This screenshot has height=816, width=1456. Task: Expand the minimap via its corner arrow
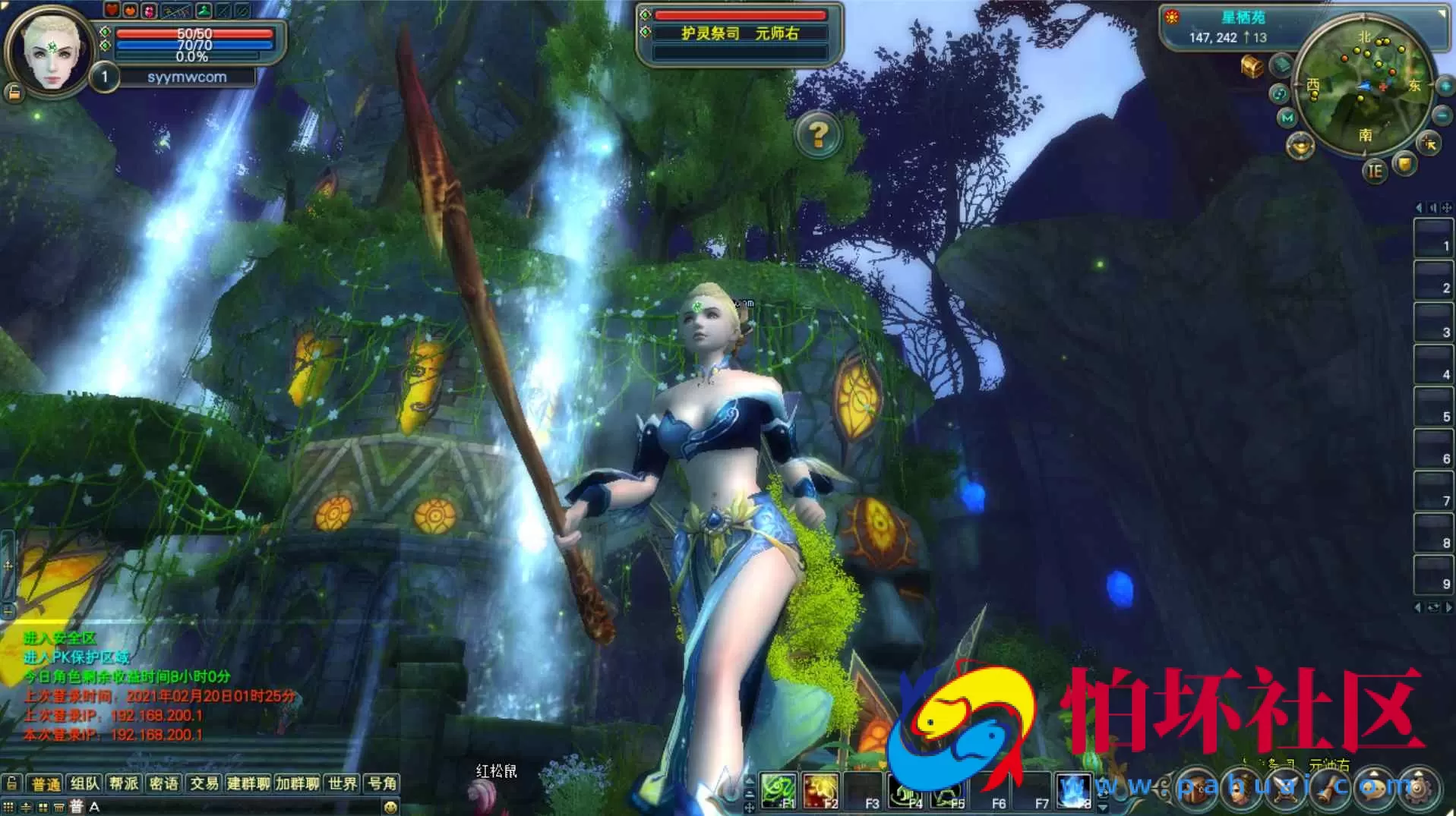click(x=1441, y=12)
